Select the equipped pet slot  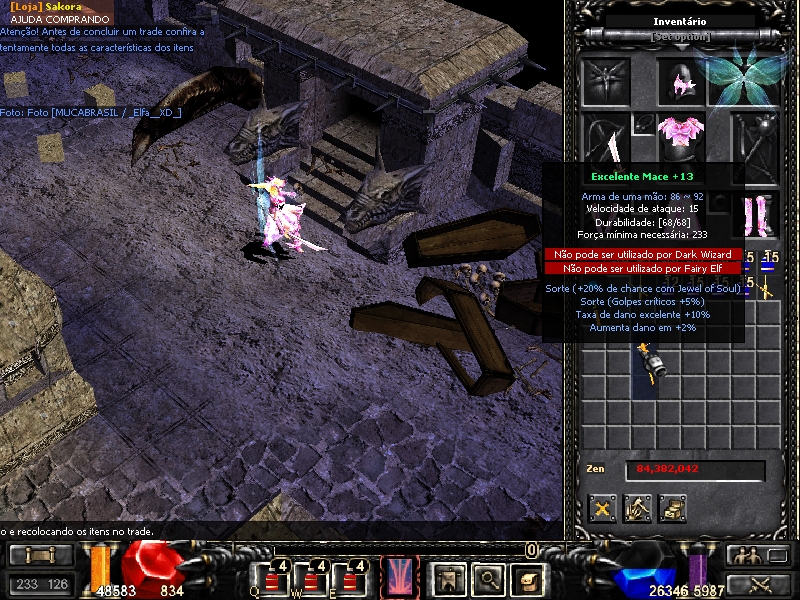tap(607, 82)
